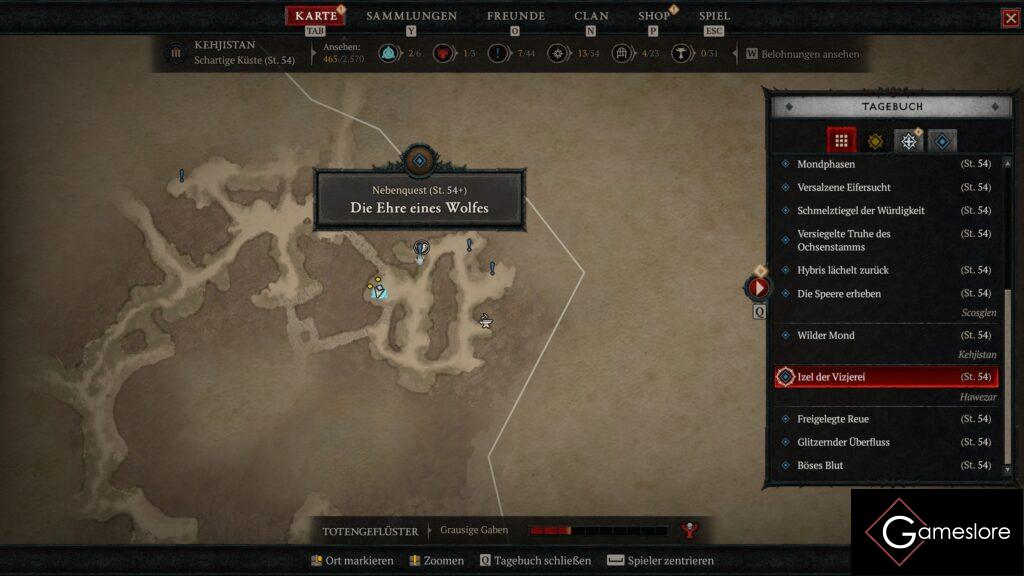The width and height of the screenshot is (1024, 576).
Task: Select the Karte tab
Action: pos(316,16)
